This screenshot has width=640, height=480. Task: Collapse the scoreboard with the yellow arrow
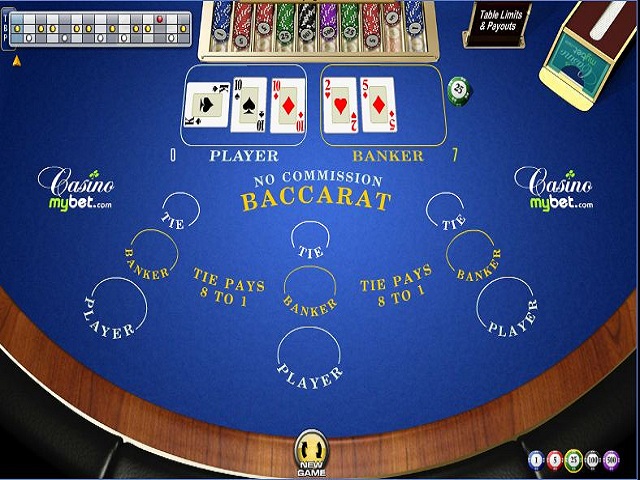16,60
